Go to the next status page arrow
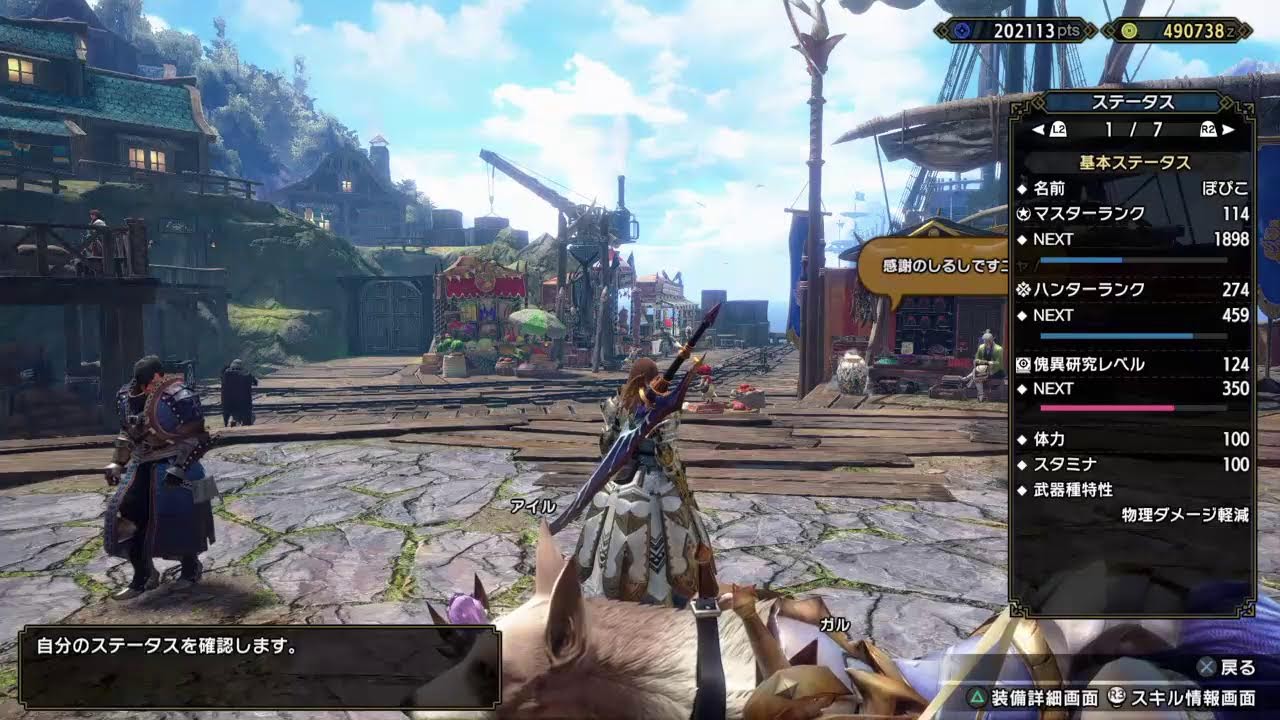The height and width of the screenshot is (720, 1280). 1228,129
